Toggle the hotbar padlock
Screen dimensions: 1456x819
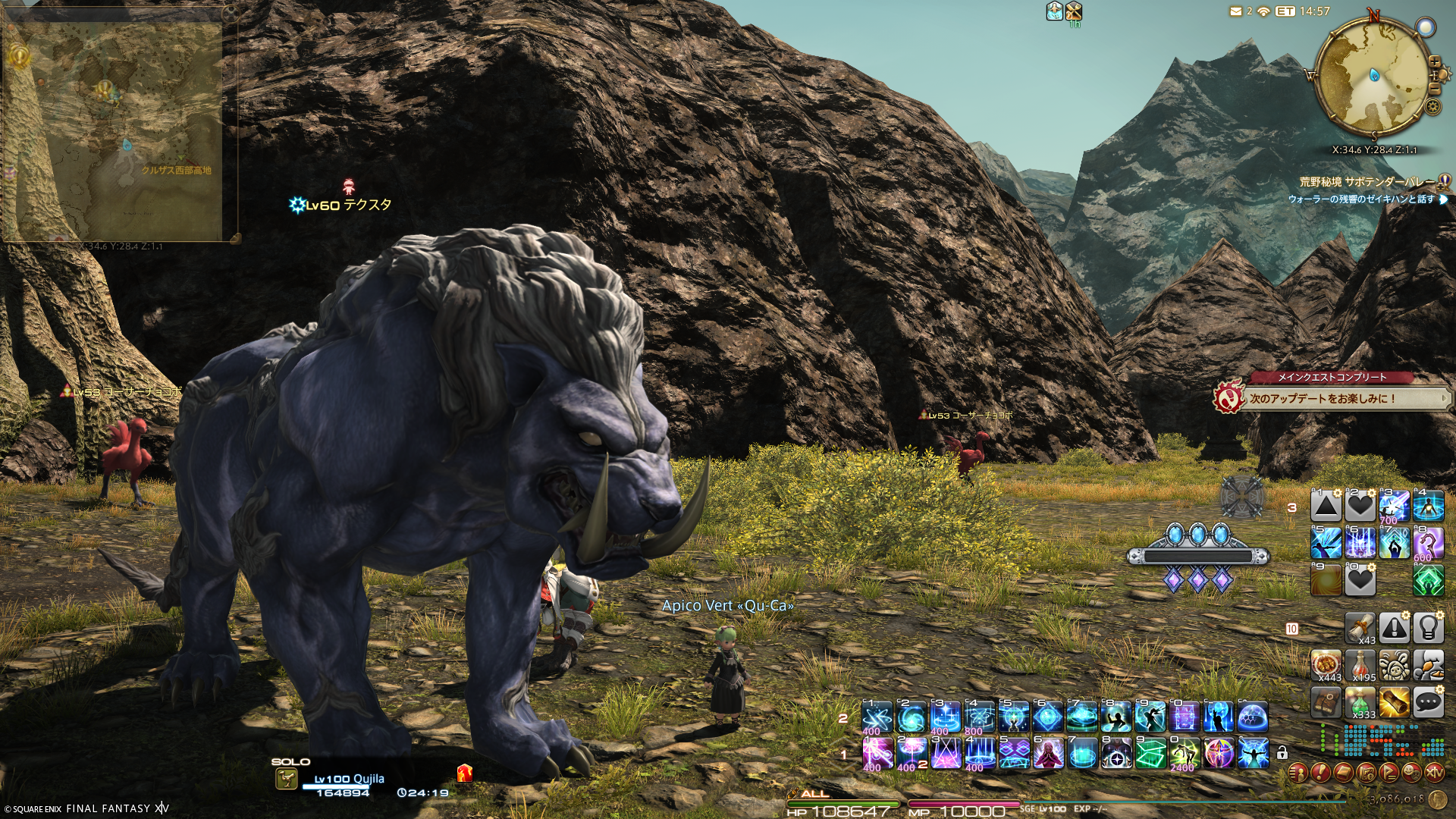coord(1282,753)
